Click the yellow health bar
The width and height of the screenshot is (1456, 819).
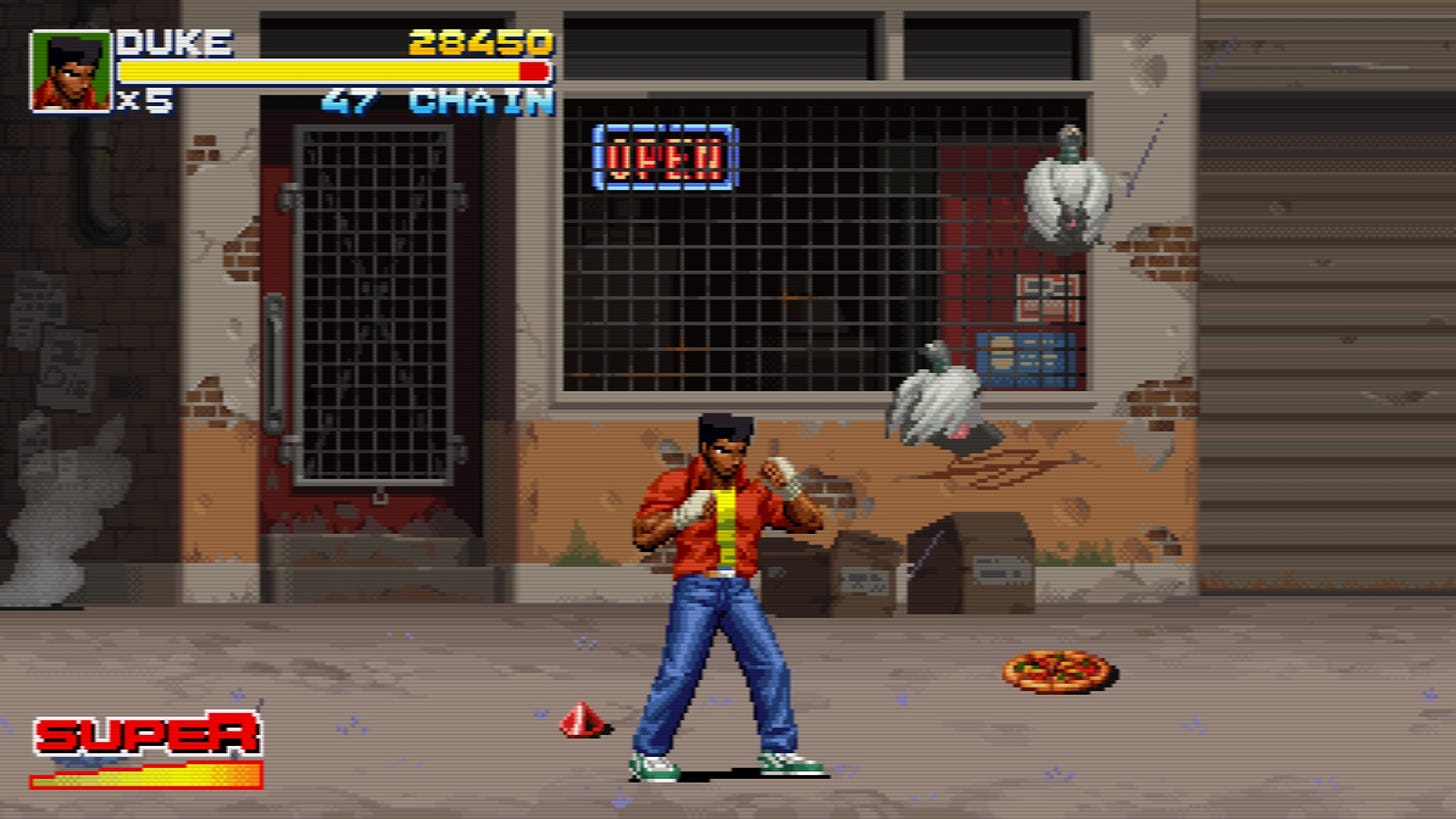tap(320, 70)
